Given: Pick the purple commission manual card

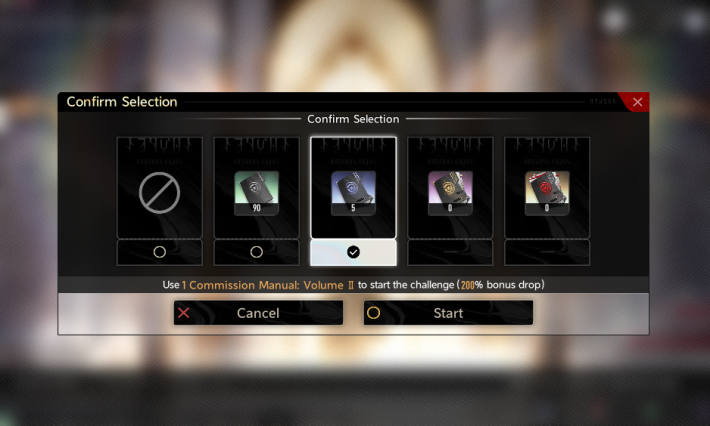Looking at the screenshot, I should 450,188.
